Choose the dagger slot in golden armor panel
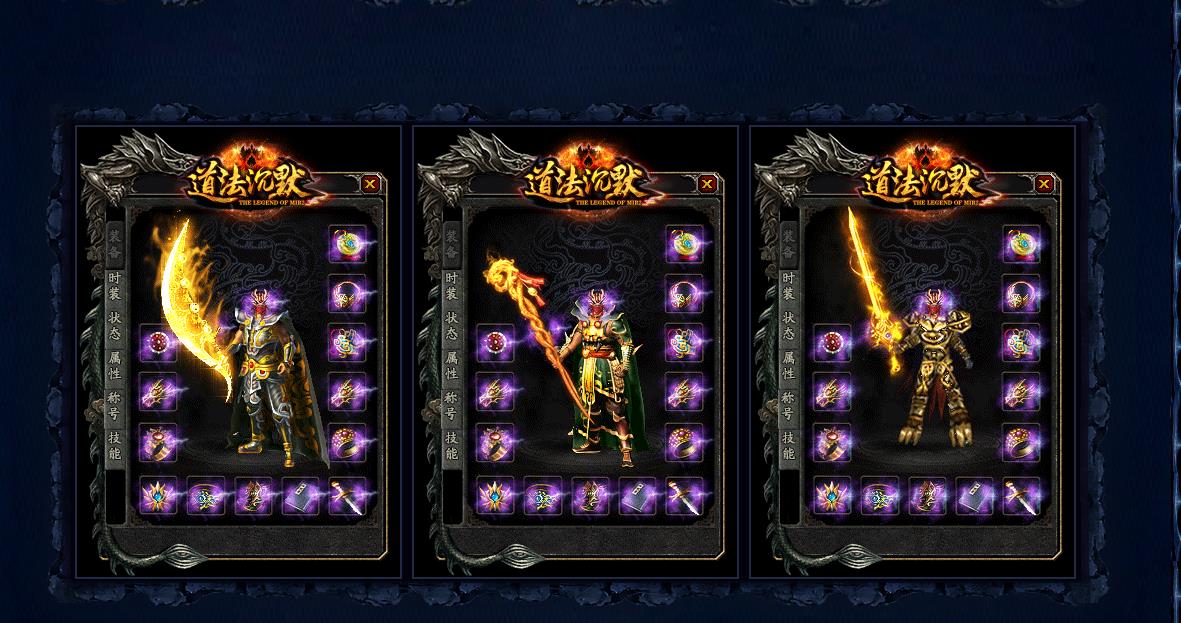The image size is (1181, 623). coord(1022,496)
